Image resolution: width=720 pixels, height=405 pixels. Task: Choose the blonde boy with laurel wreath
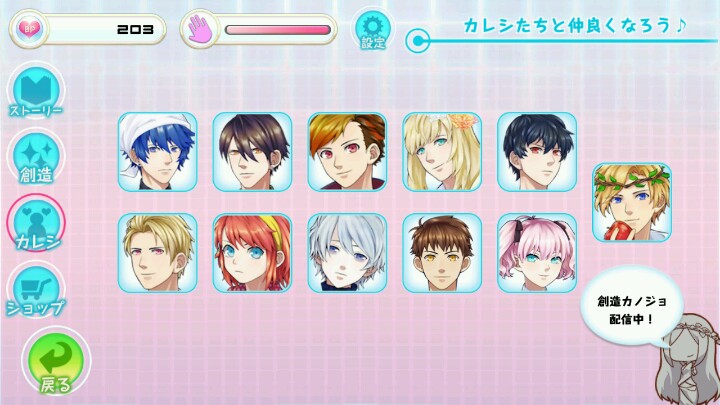click(x=631, y=203)
